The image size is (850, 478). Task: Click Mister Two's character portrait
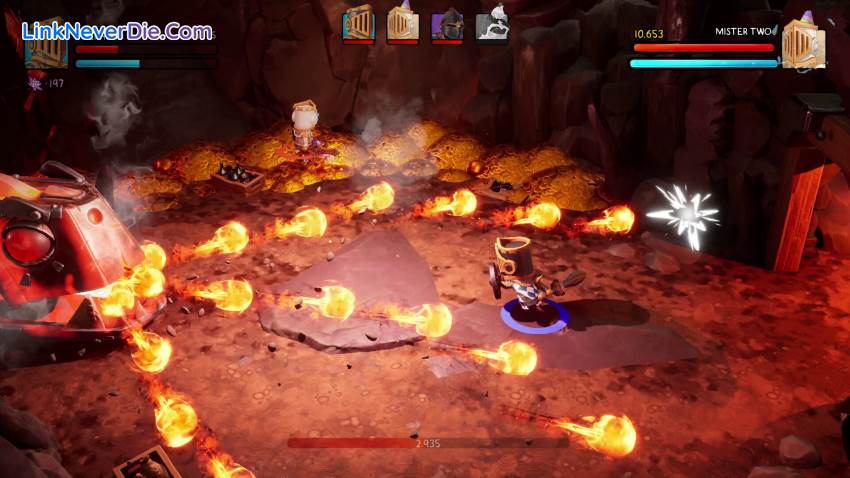click(x=803, y=44)
